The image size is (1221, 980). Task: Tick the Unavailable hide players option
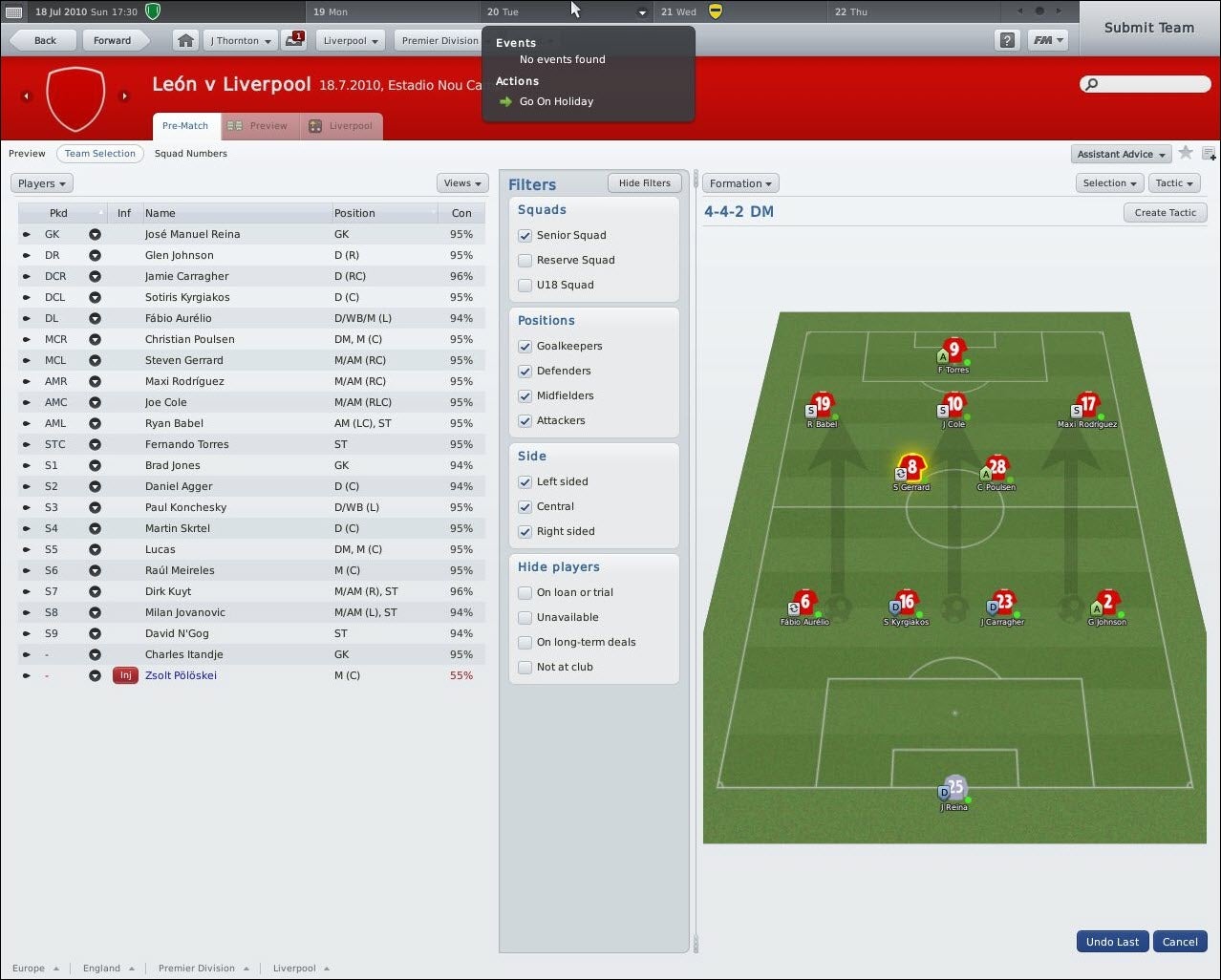coord(525,617)
